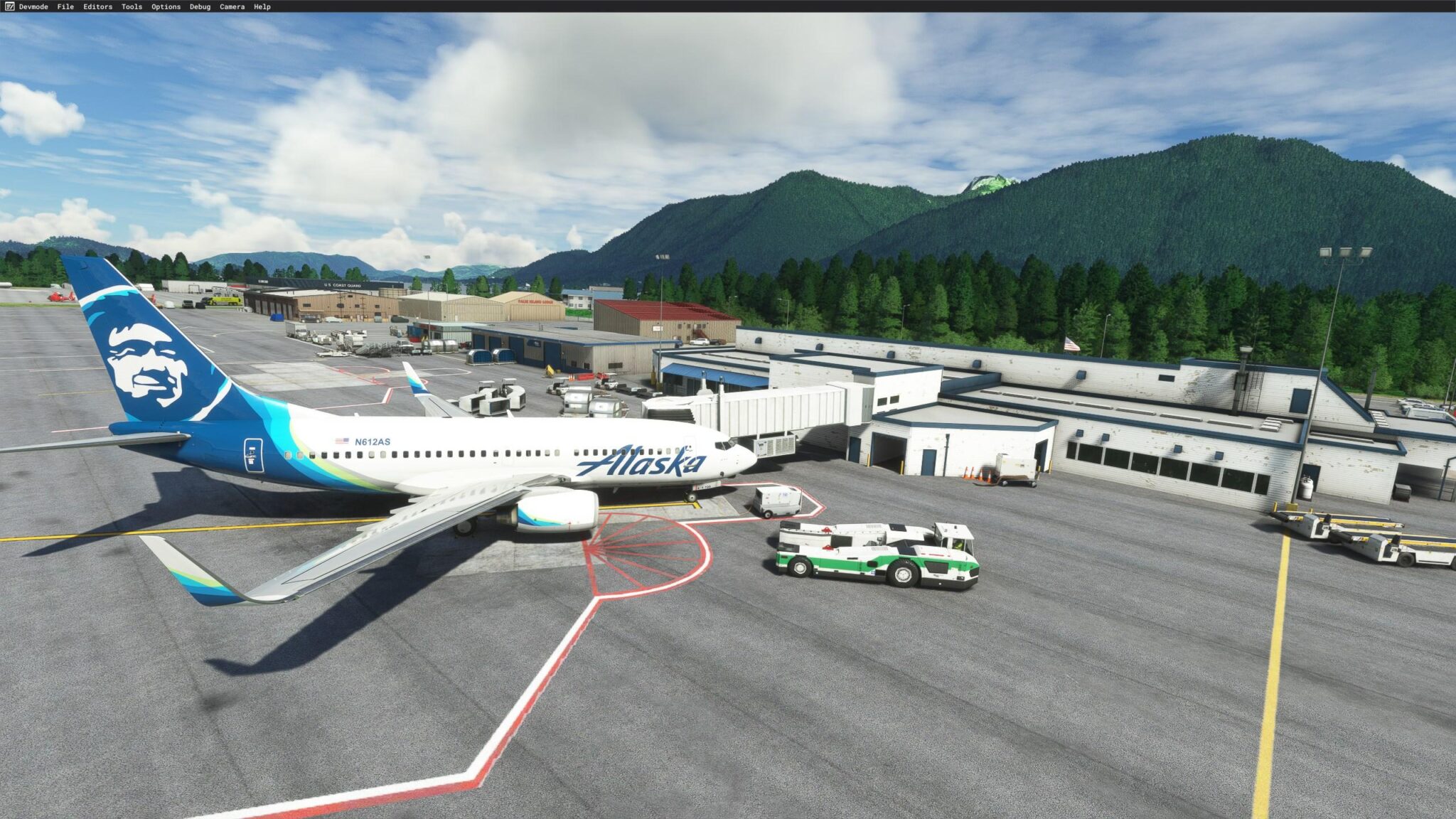Open the File menu
1456x819 pixels.
(x=65, y=6)
